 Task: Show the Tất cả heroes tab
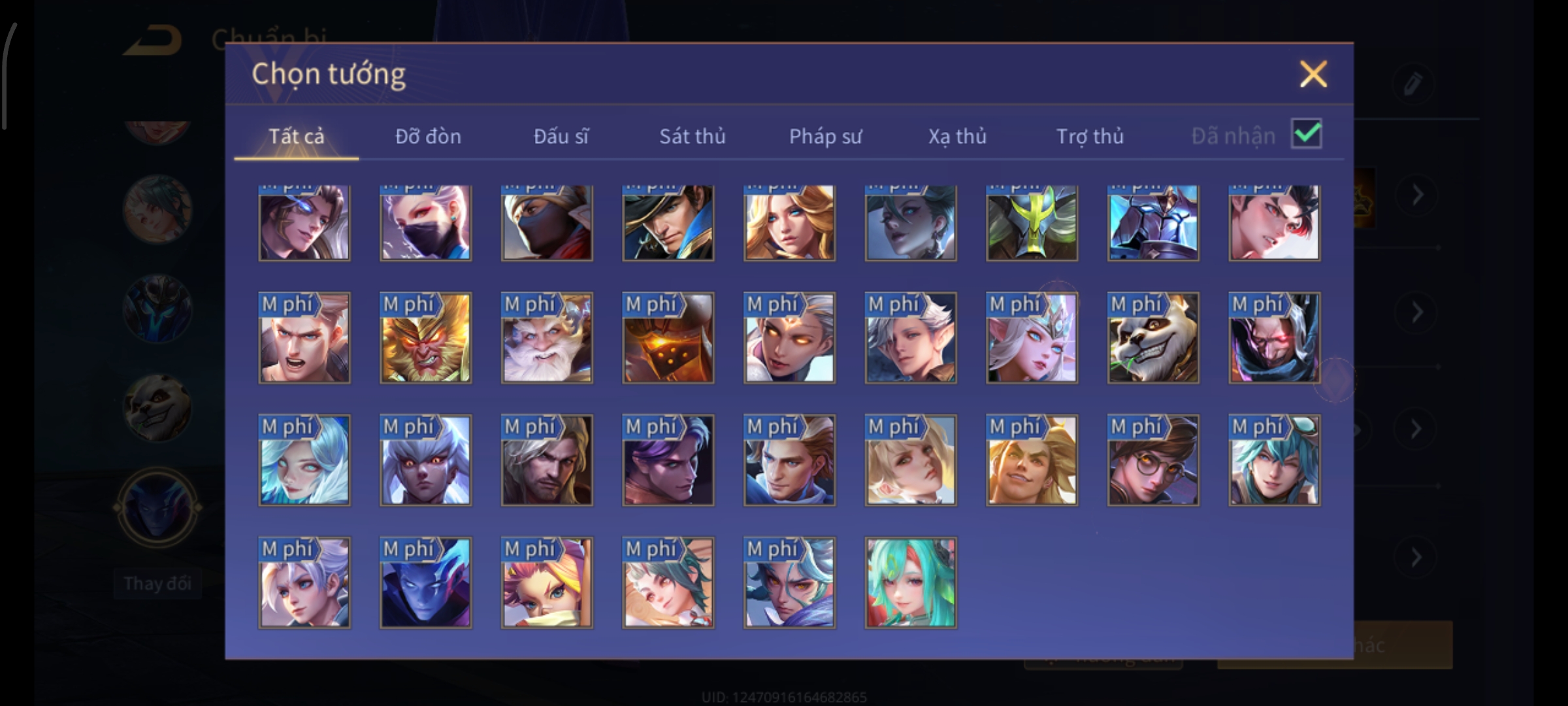coord(296,136)
